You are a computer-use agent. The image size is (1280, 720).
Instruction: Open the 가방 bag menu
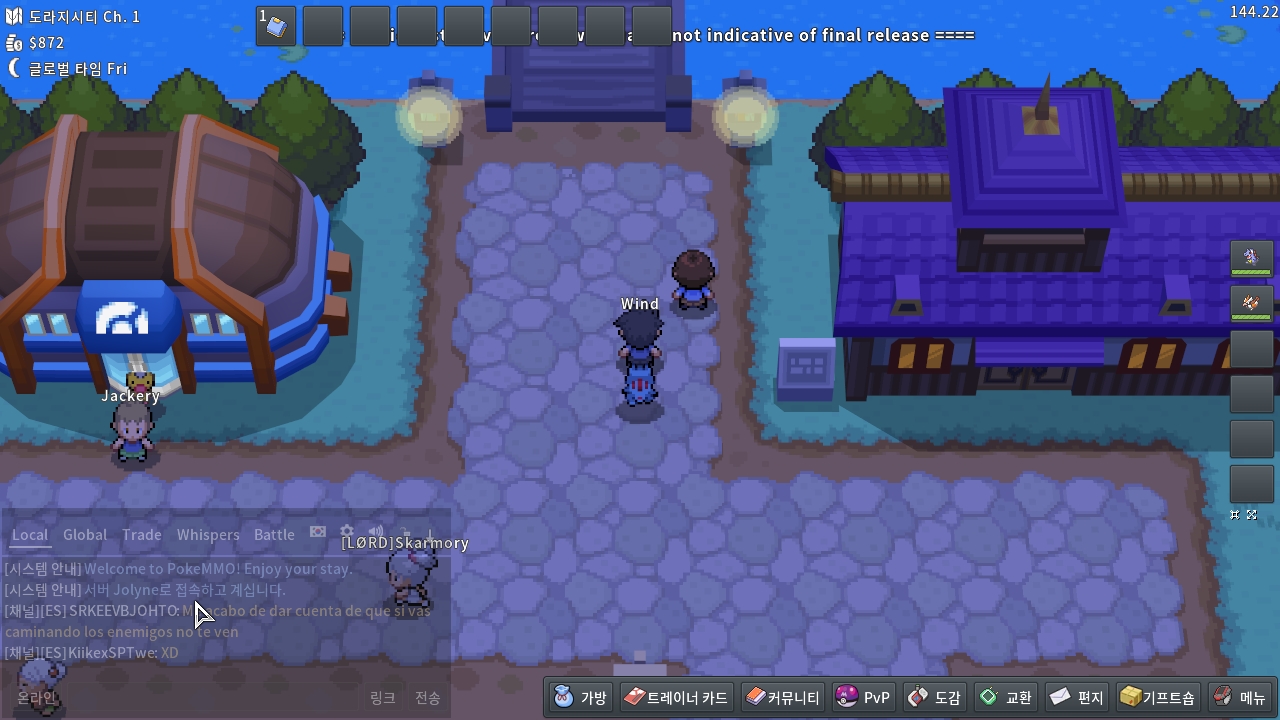point(580,697)
